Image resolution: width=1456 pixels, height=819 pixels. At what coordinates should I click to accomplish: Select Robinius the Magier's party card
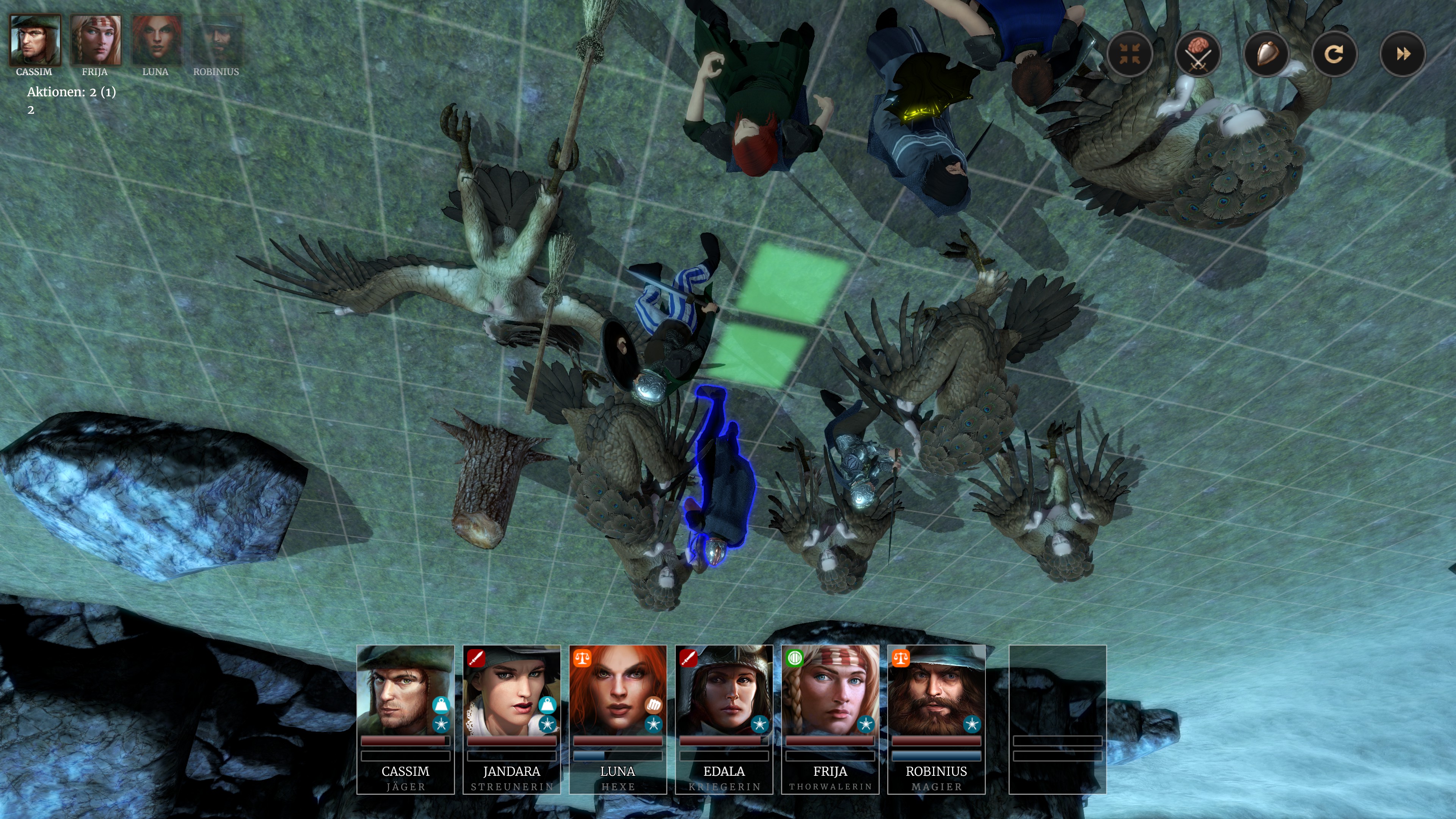point(937,719)
